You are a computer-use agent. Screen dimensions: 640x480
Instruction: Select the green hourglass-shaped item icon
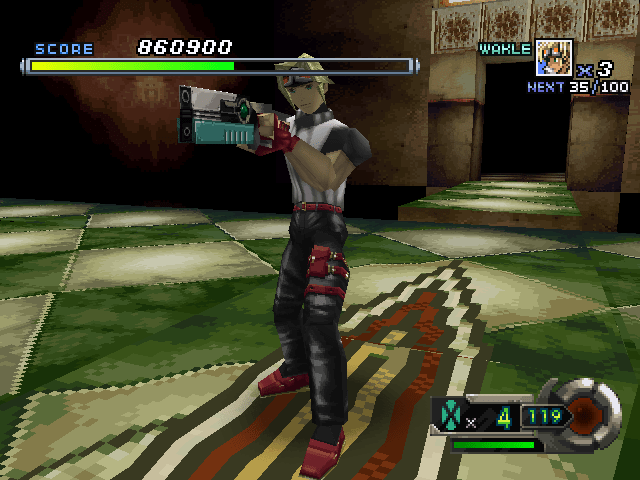[x=449, y=414]
